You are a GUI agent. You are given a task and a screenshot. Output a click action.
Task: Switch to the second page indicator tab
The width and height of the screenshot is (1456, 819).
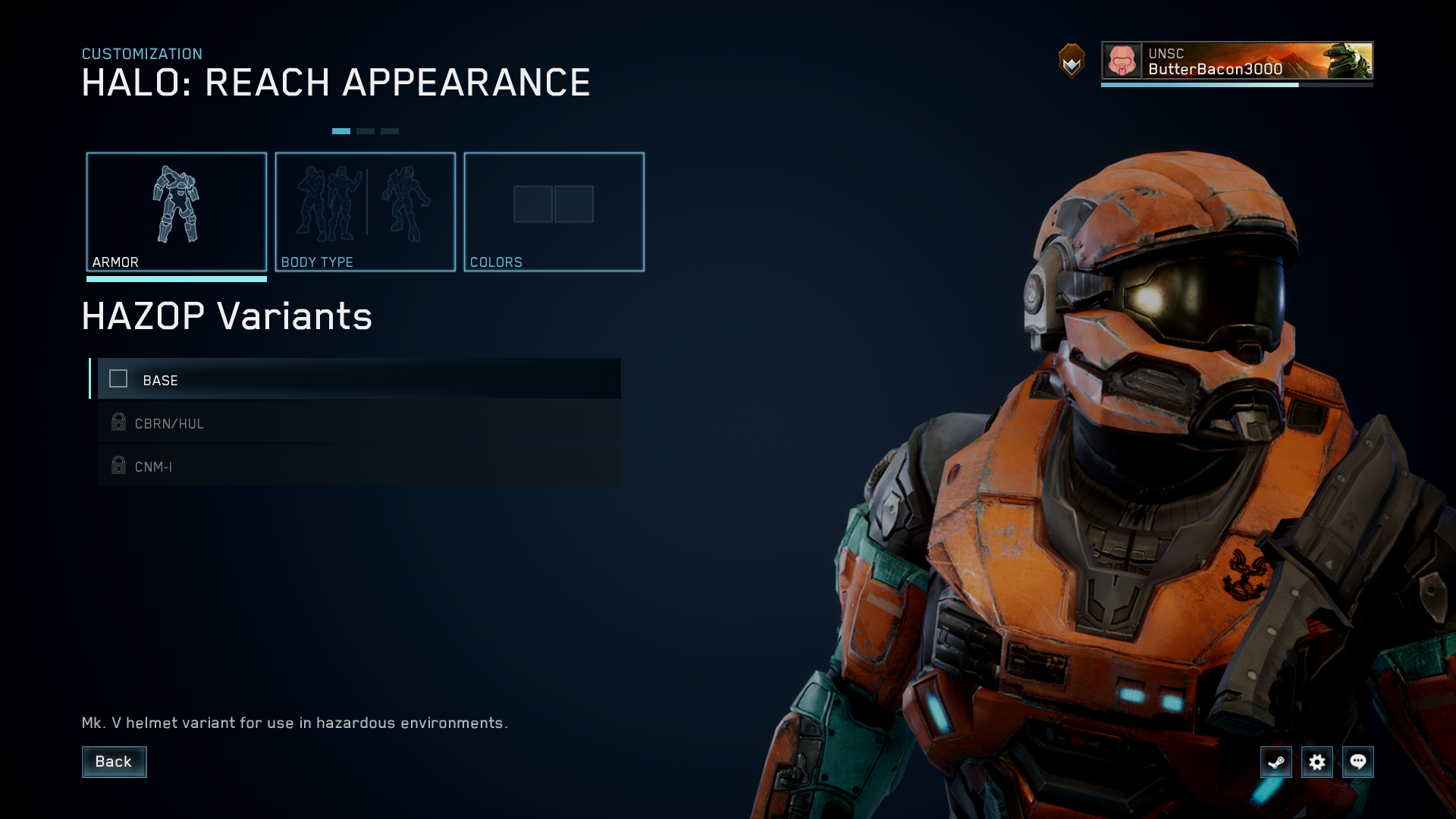(x=366, y=130)
